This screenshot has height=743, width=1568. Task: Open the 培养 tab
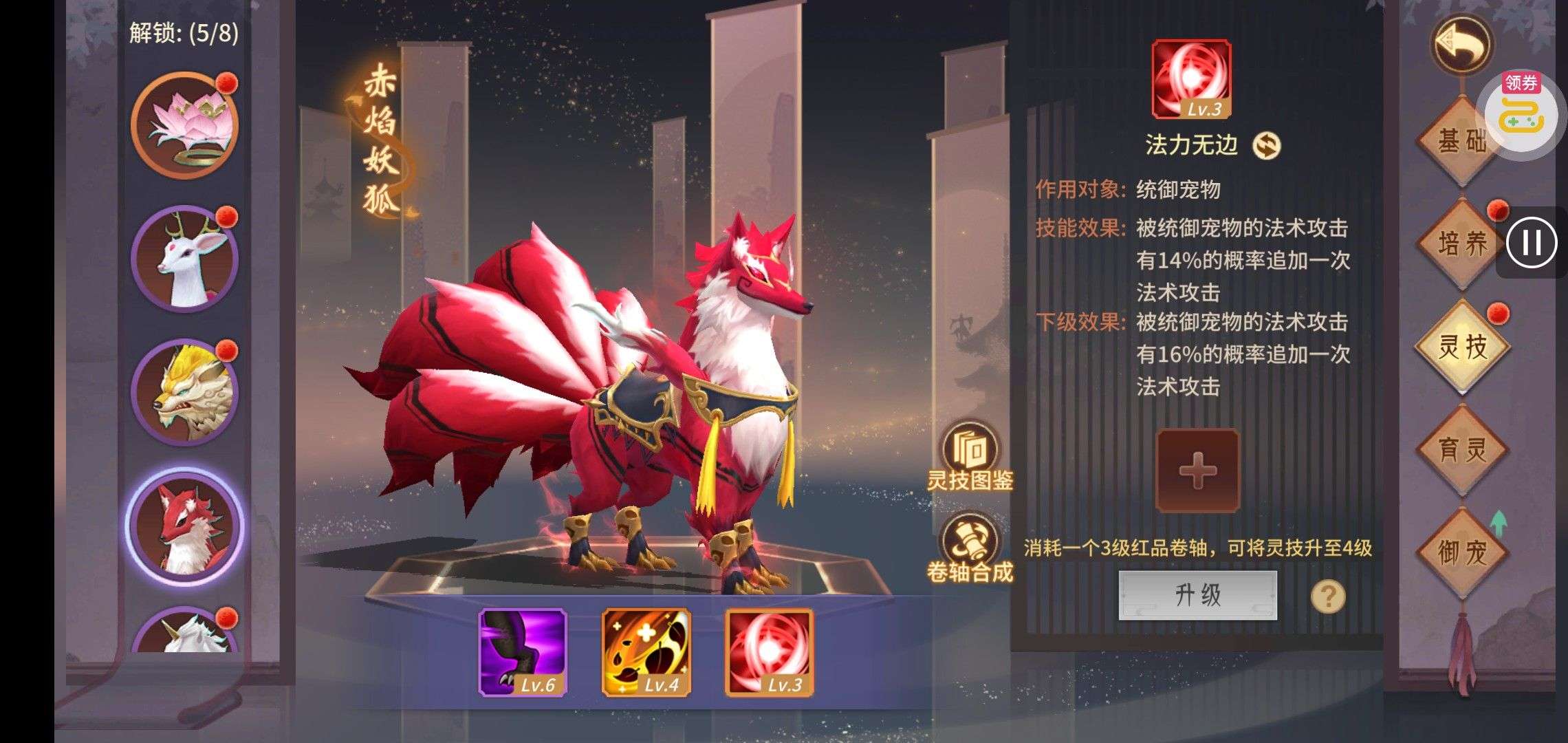pos(1461,243)
